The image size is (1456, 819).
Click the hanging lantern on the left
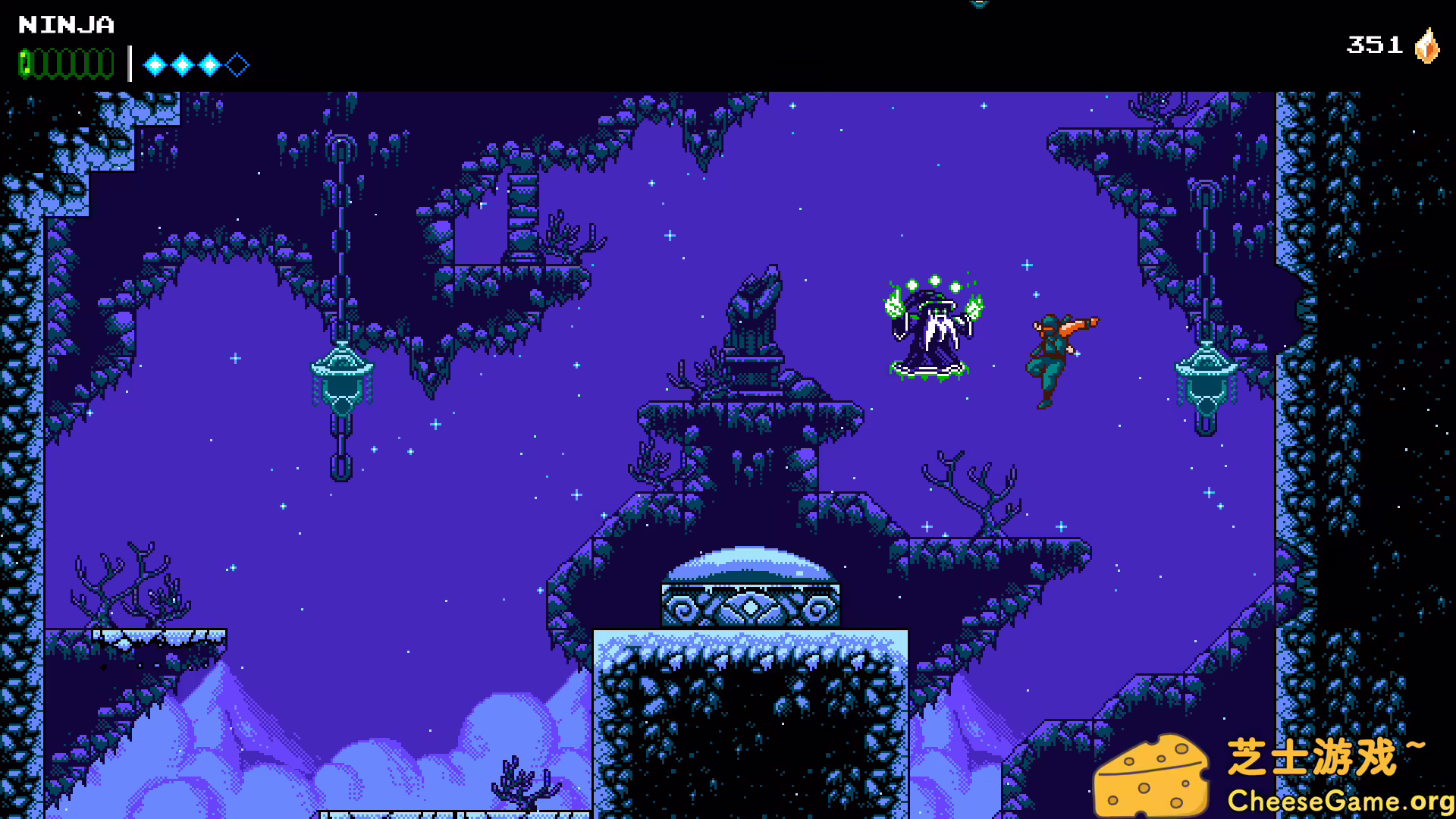342,383
